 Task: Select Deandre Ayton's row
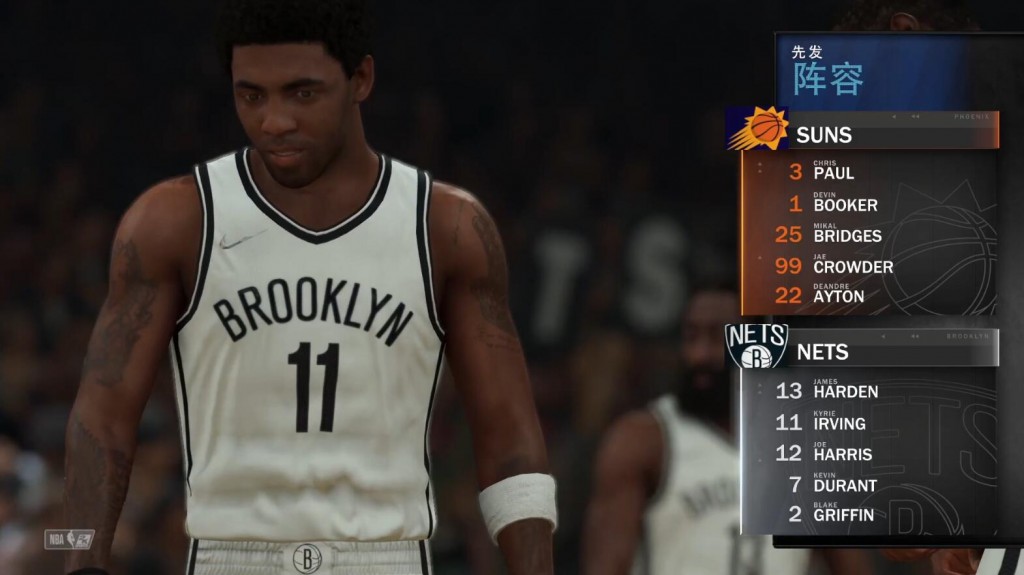coord(838,295)
